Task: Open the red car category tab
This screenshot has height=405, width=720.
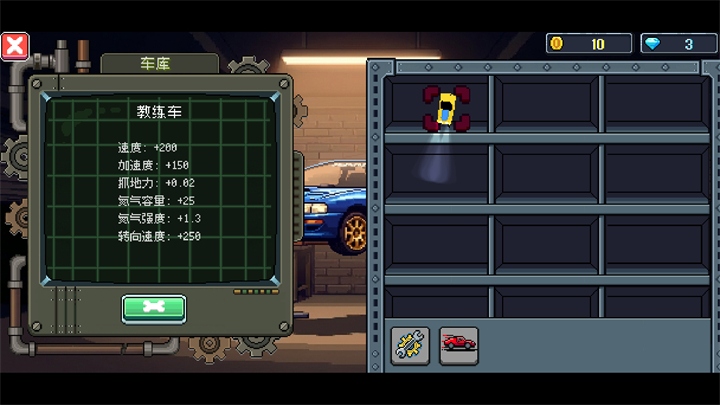Action: pos(459,345)
